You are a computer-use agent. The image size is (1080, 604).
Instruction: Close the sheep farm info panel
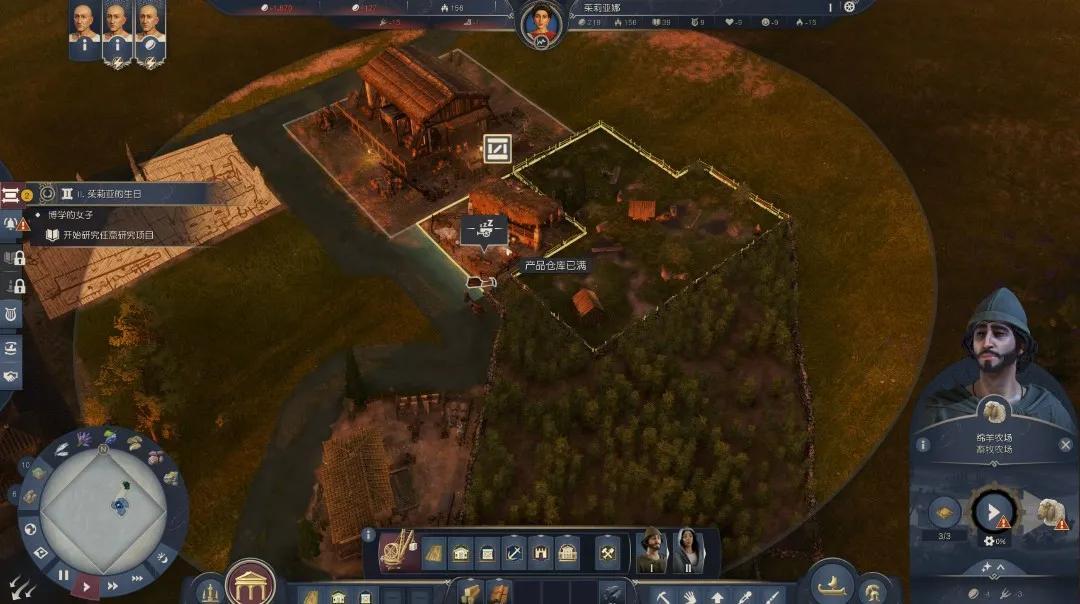(1065, 444)
